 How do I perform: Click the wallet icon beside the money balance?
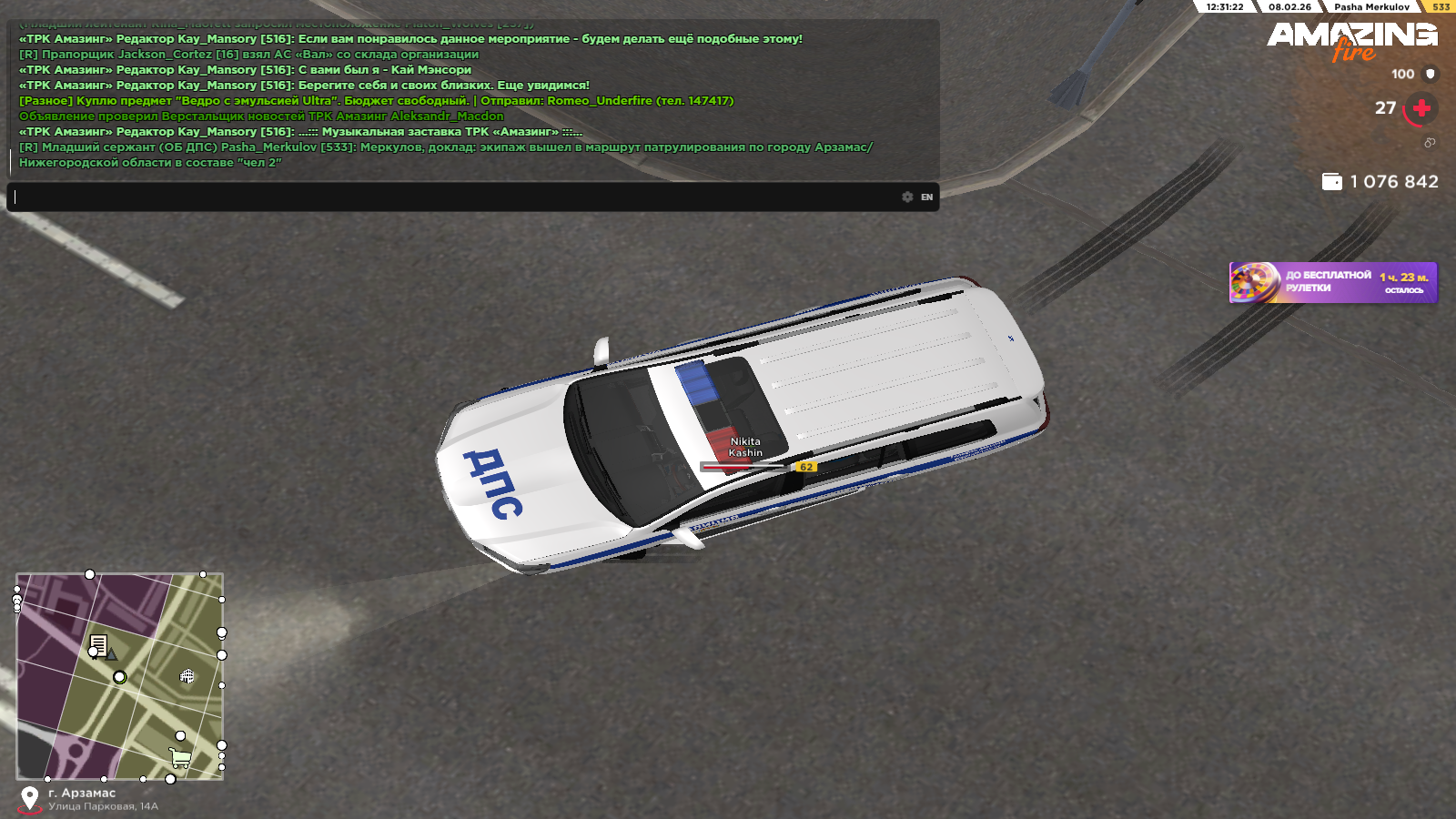[1331, 182]
